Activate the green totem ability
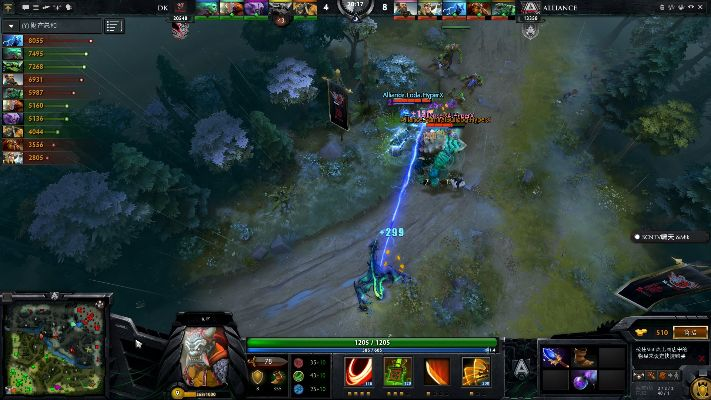711x400 pixels. (x=395, y=371)
